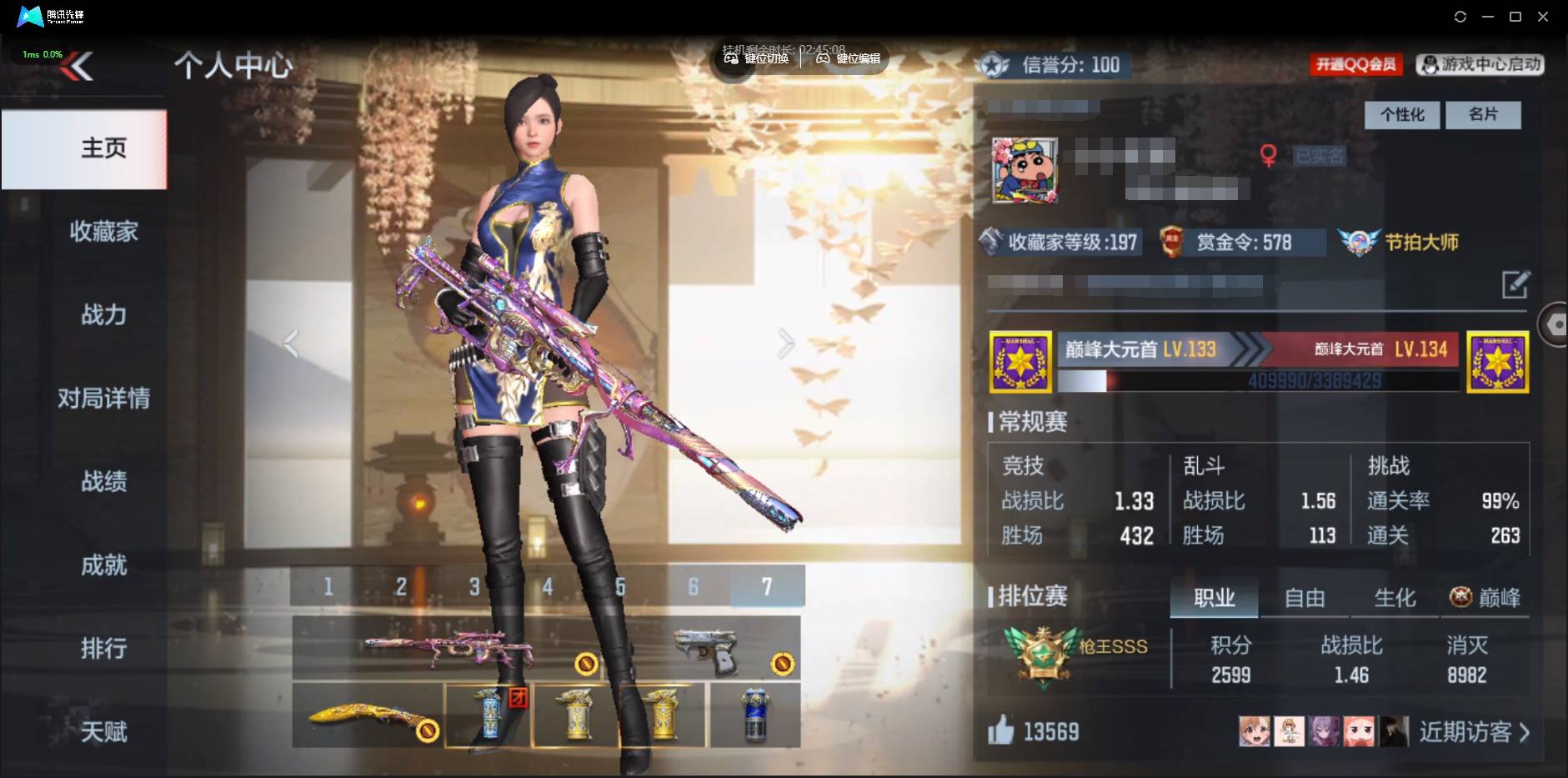The width and height of the screenshot is (1568, 778).
Task: Go back with the arrow button
Action: point(77,66)
